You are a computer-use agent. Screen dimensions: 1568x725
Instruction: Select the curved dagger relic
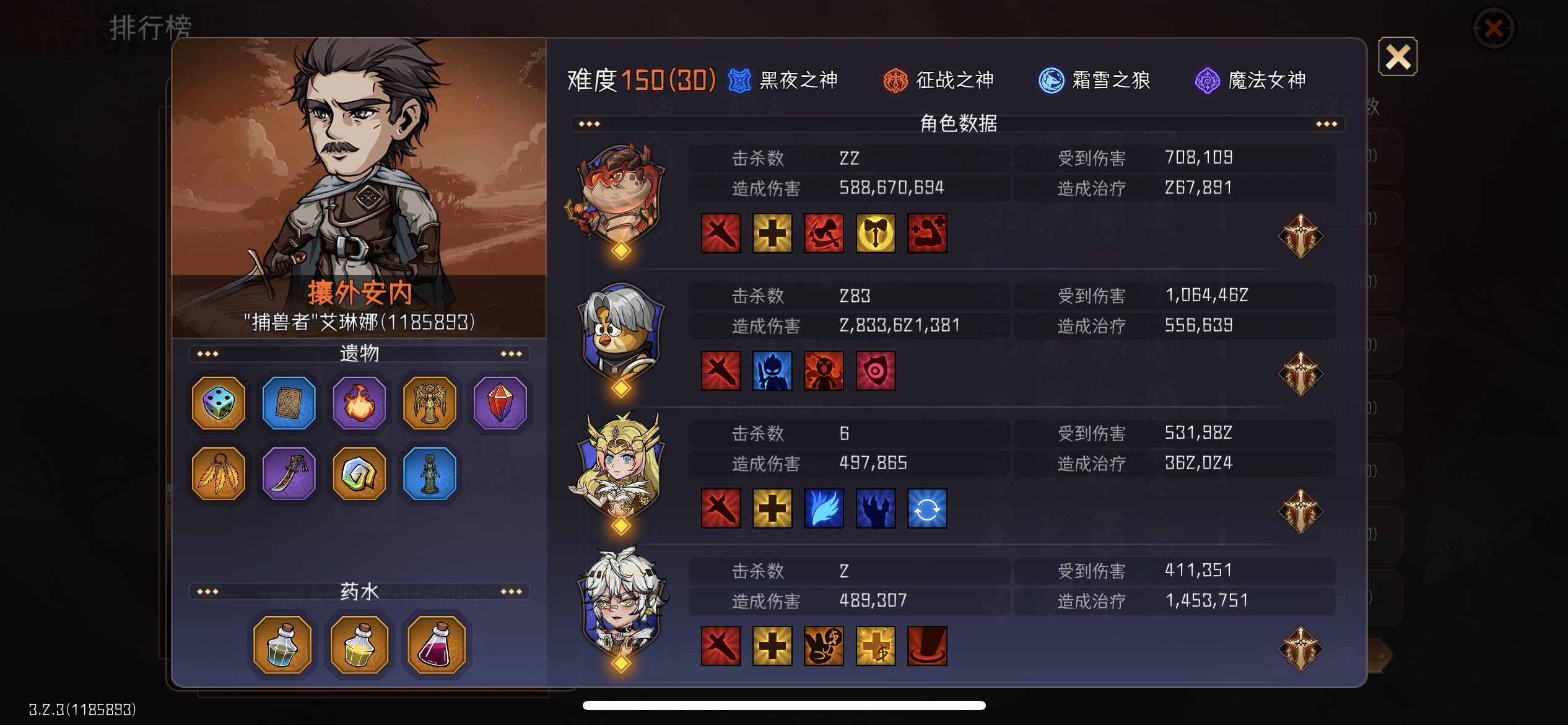(289, 474)
